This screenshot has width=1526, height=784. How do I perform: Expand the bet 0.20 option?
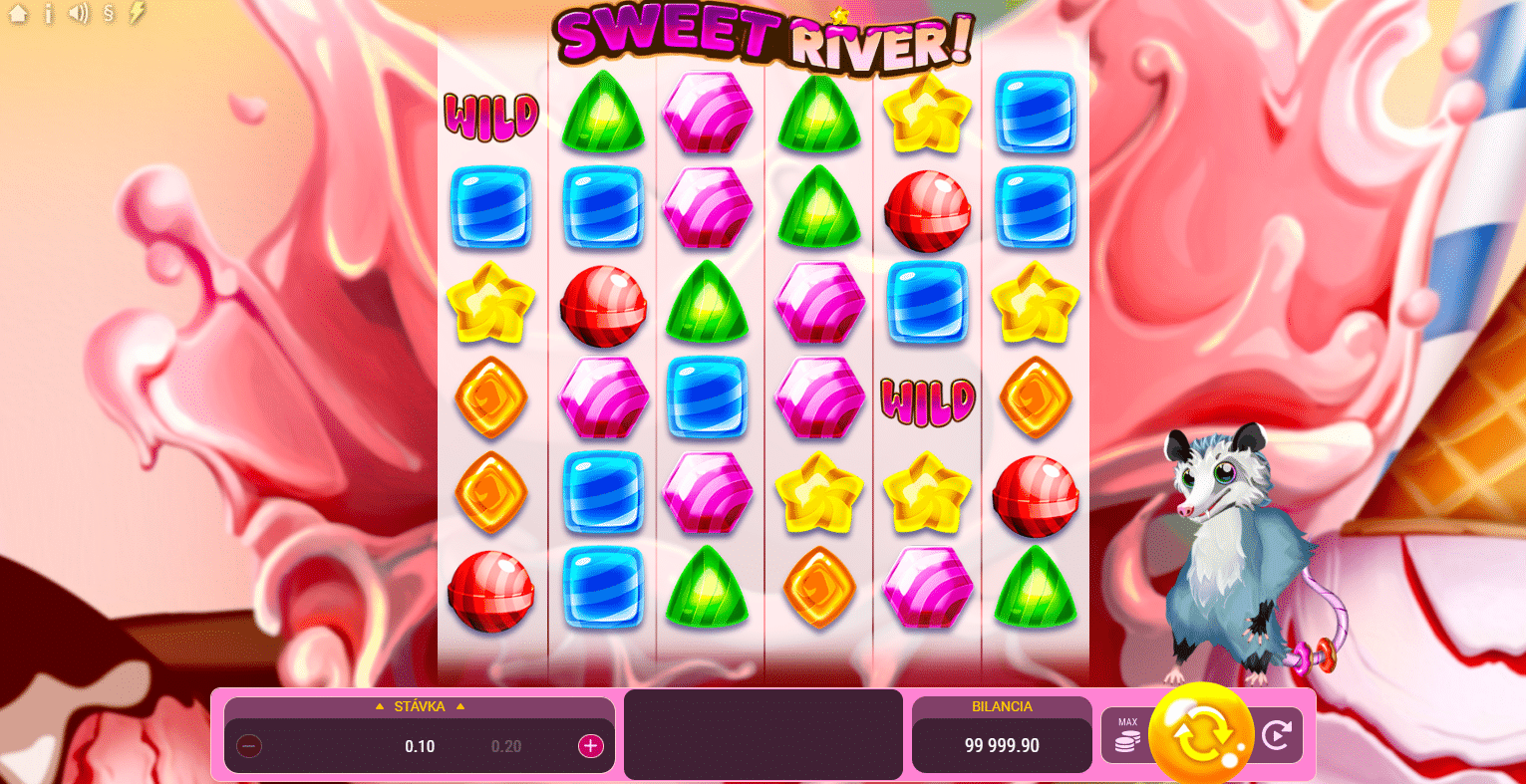[x=507, y=745]
